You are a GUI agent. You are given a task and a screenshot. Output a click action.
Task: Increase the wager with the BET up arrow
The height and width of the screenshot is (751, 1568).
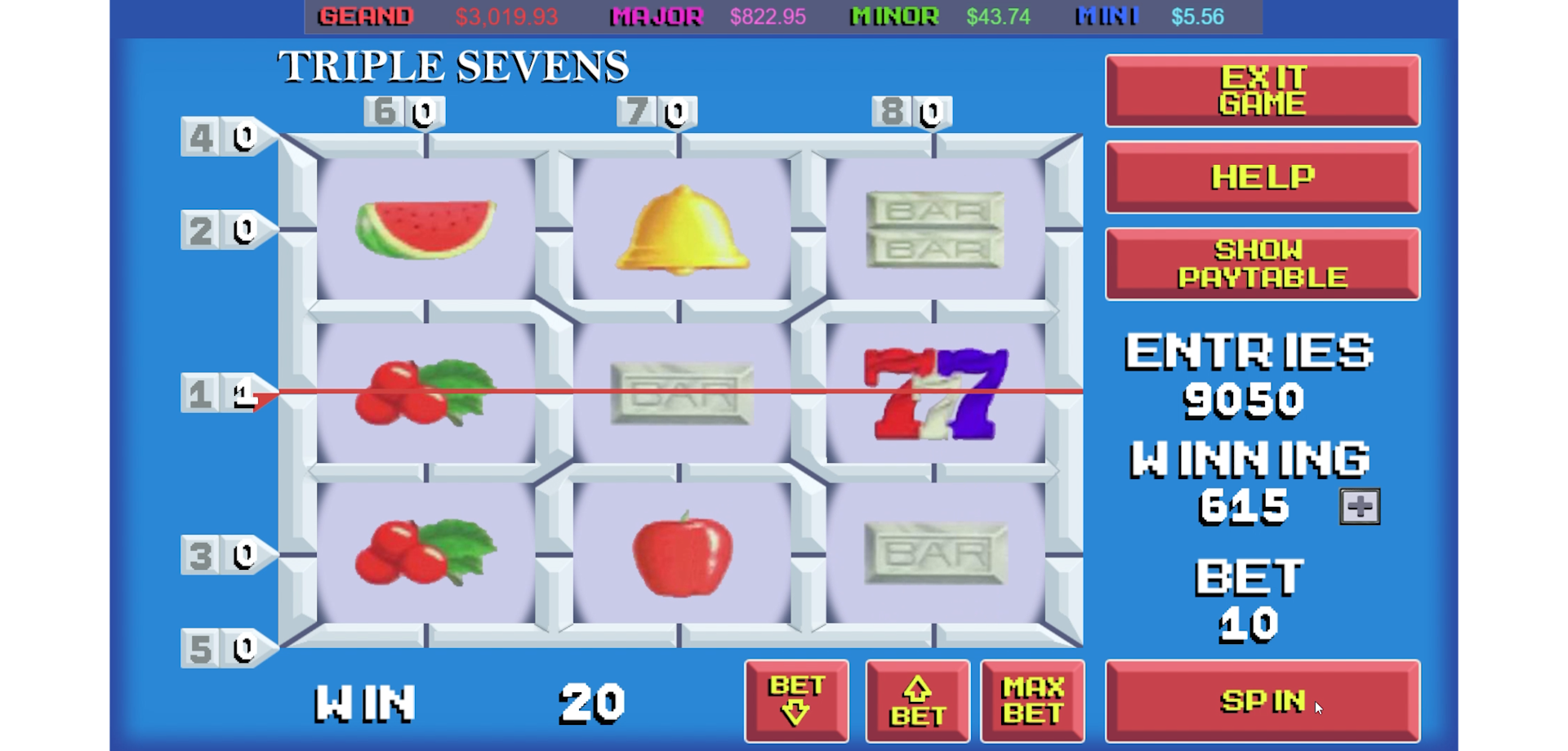(916, 700)
